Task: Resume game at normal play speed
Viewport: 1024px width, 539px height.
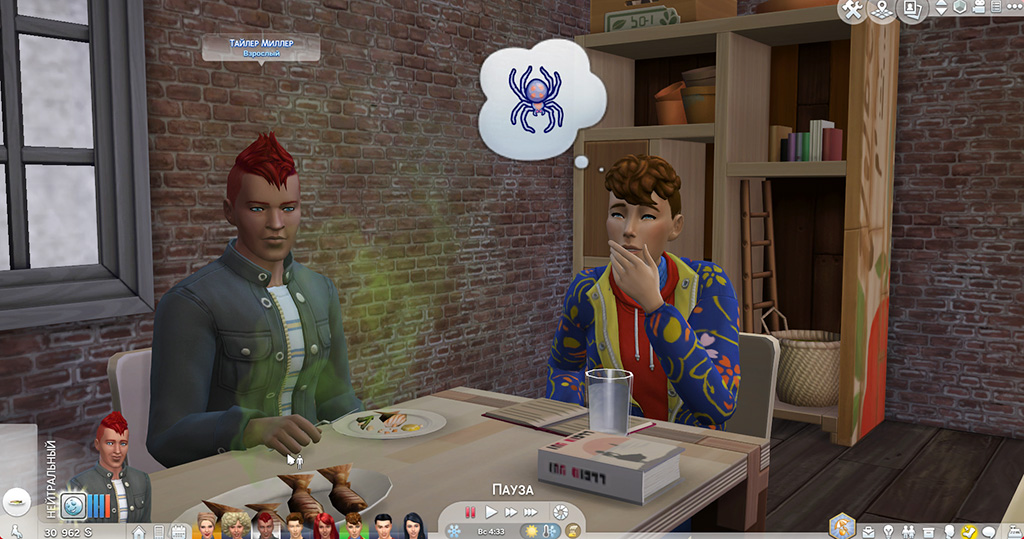Action: pos(490,512)
